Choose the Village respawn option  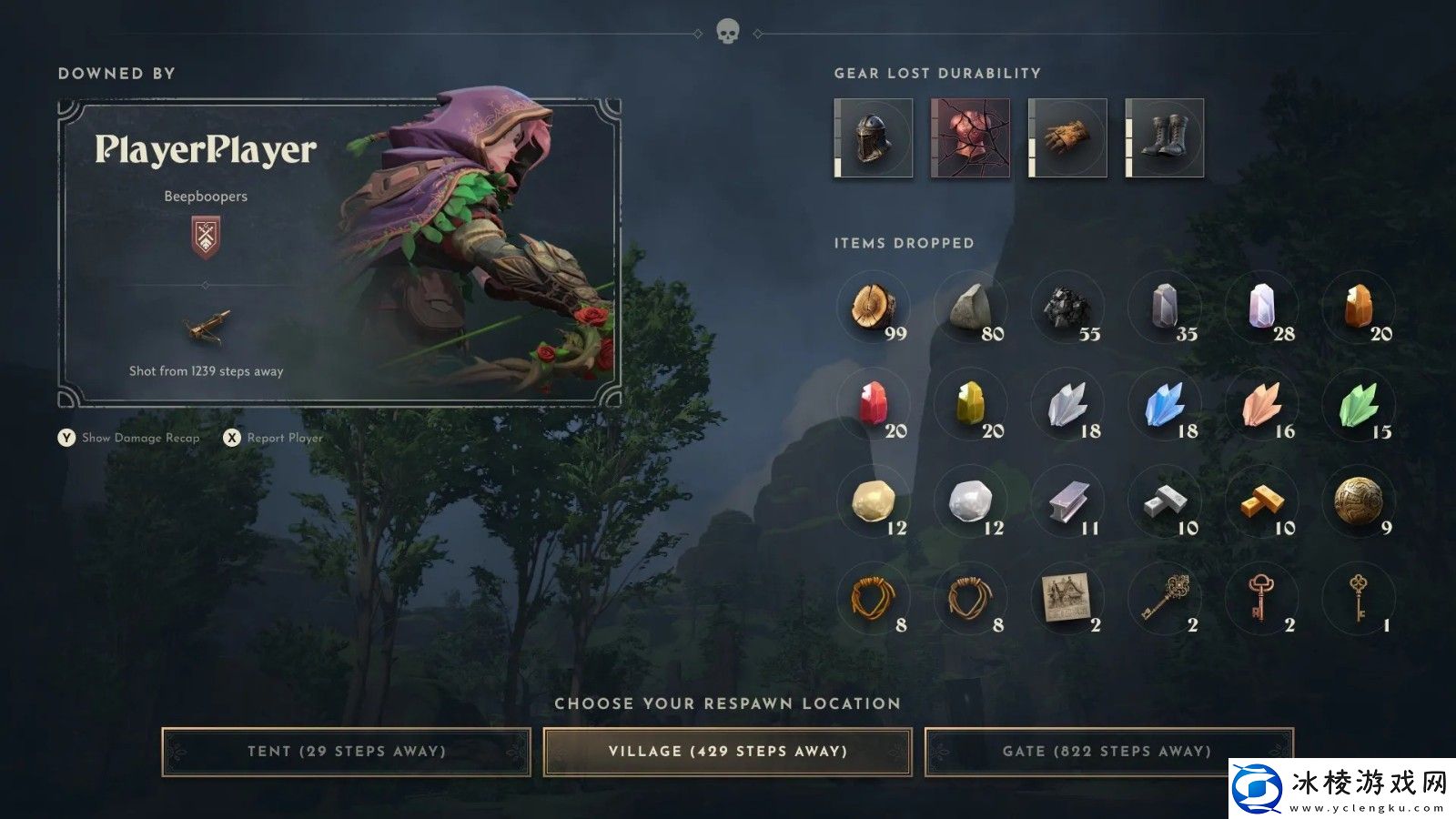pos(727,752)
